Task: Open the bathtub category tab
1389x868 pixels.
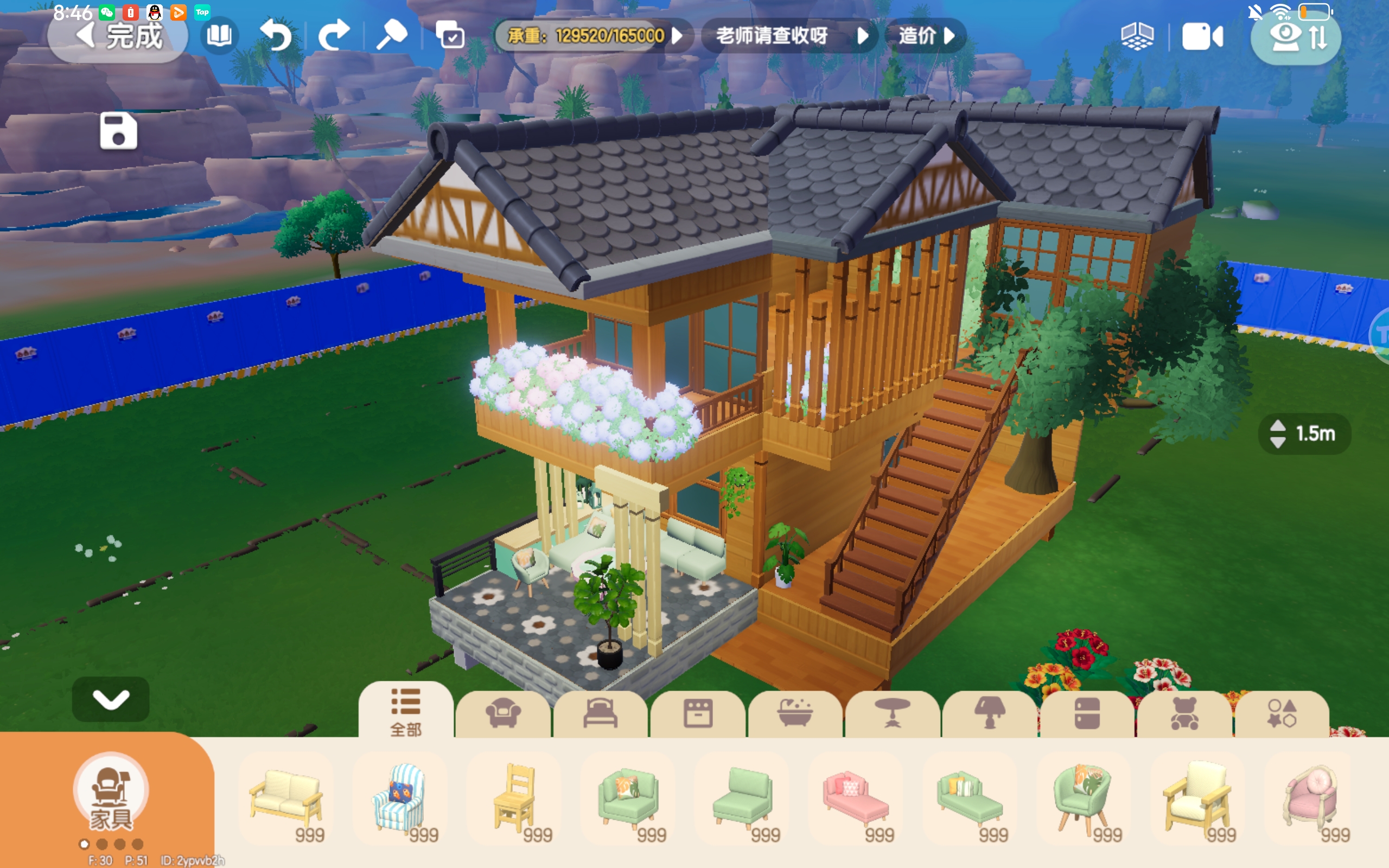Action: pos(795,713)
